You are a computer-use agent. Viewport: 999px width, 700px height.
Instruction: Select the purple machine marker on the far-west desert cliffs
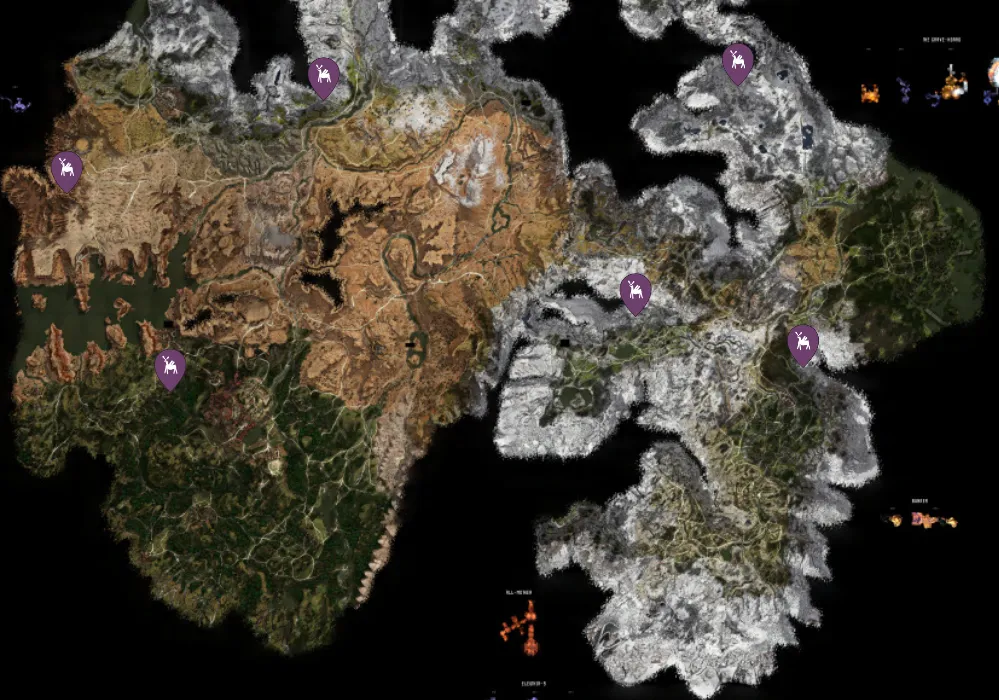point(67,170)
